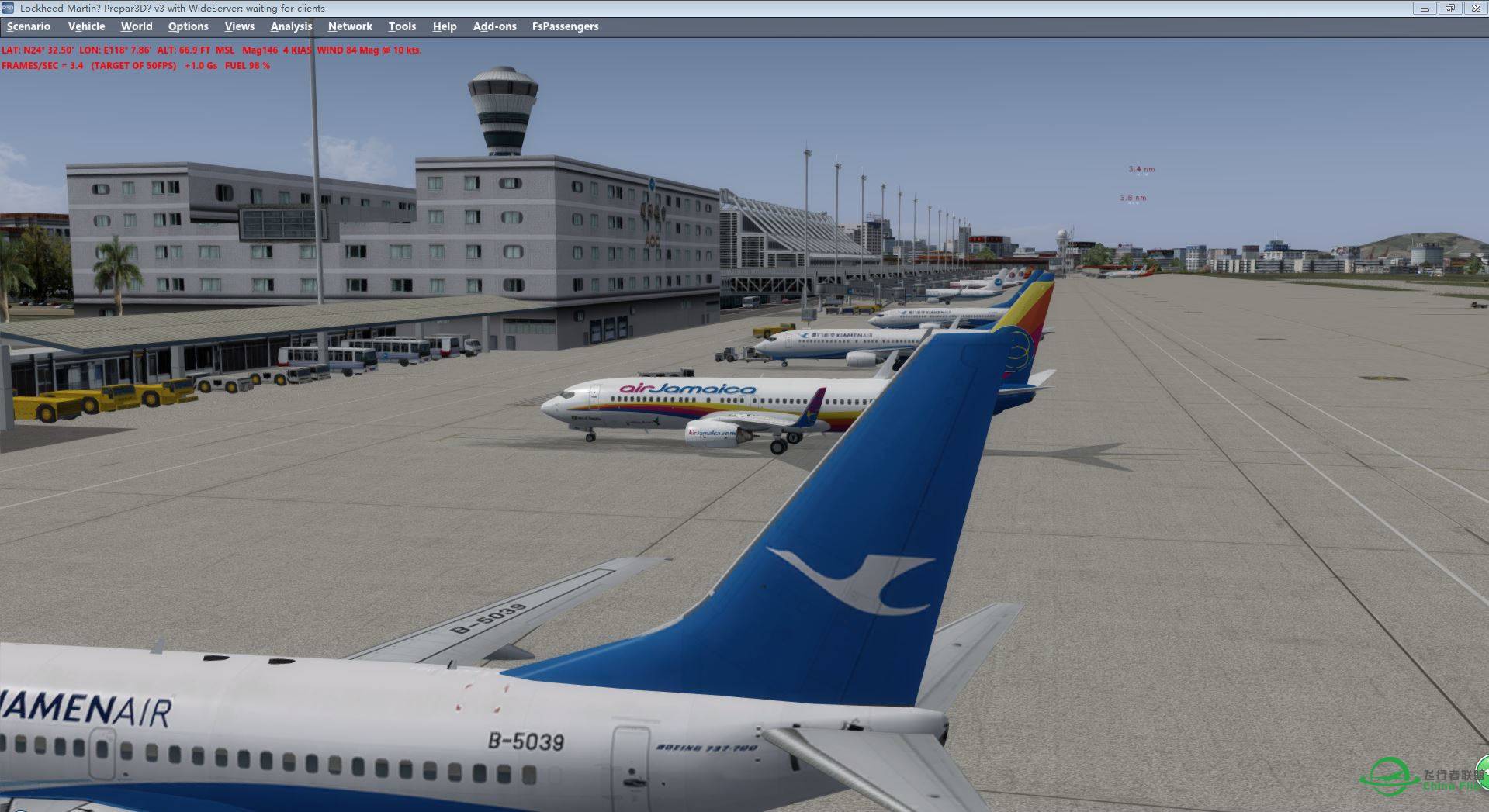The width and height of the screenshot is (1489, 812).
Task: Open the Tools menu
Action: tap(402, 26)
